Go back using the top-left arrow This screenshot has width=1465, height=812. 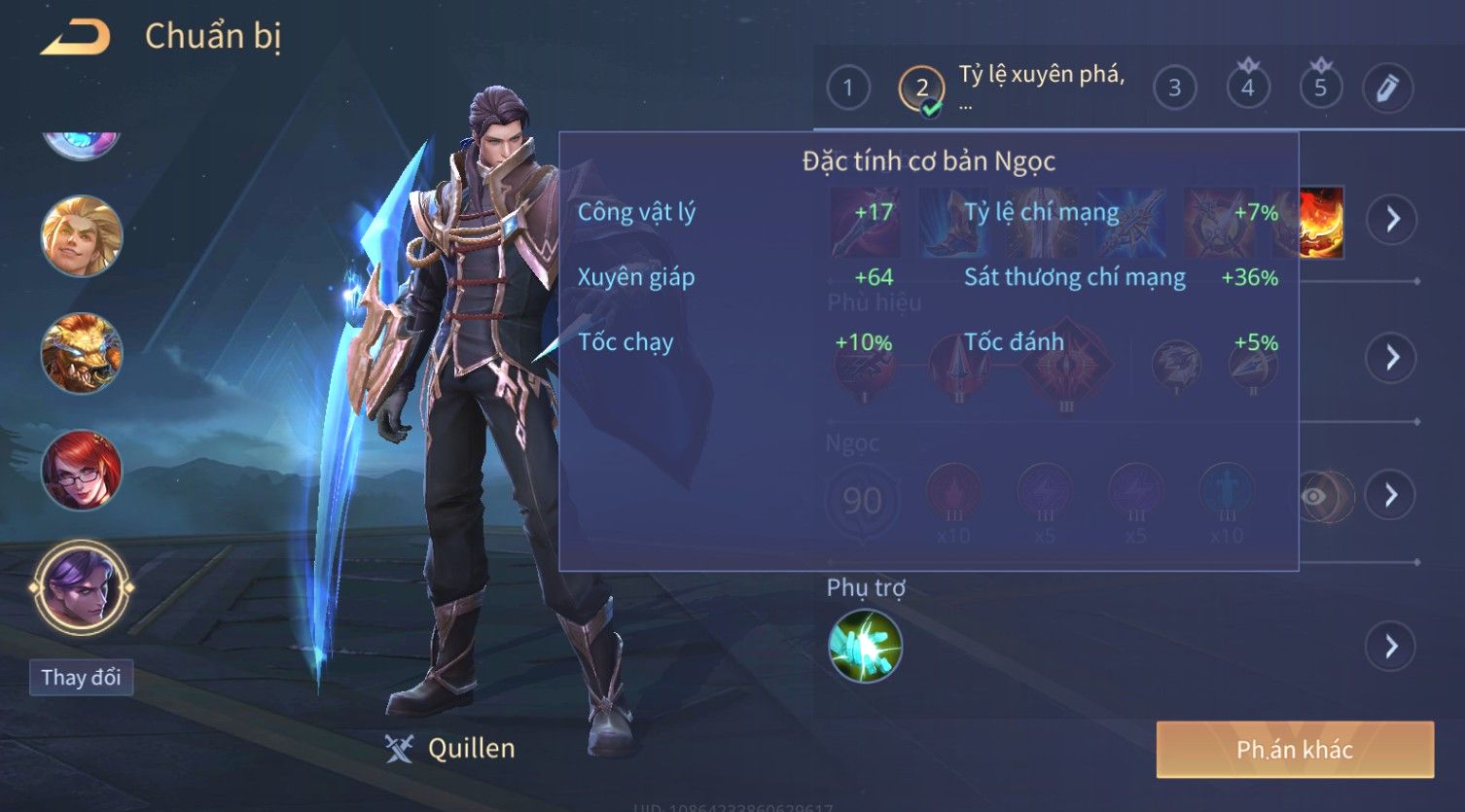pyautogui.click(x=76, y=37)
